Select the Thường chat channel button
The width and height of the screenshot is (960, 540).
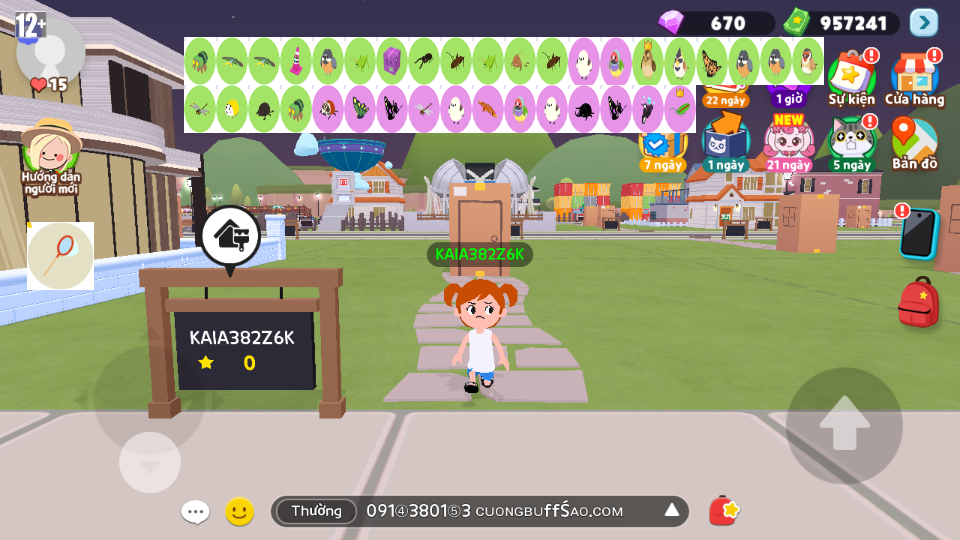316,511
